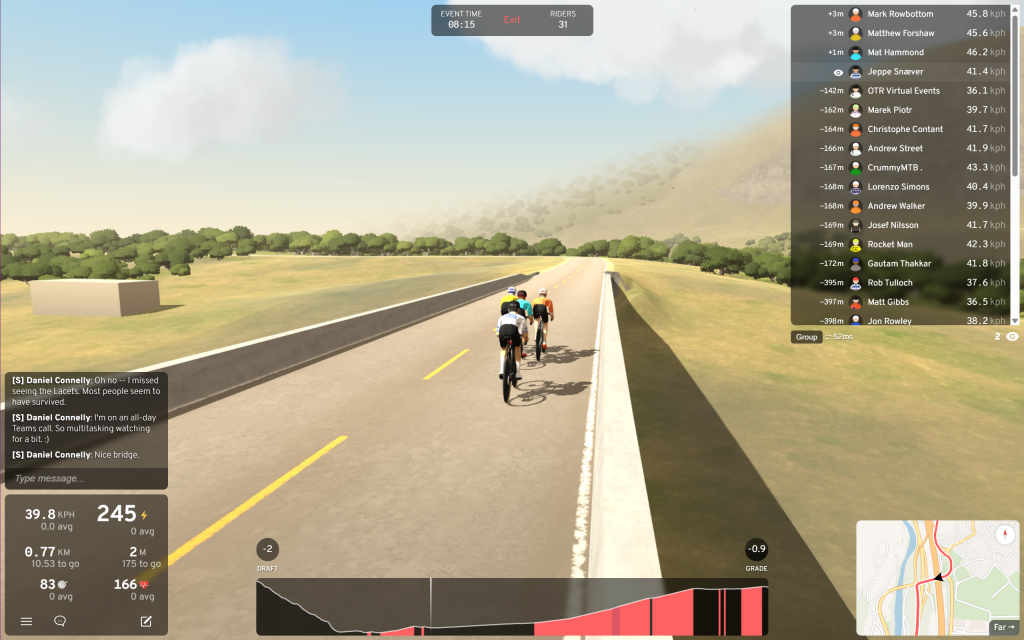
Task: Click the Group button below rider list
Action: click(x=807, y=337)
